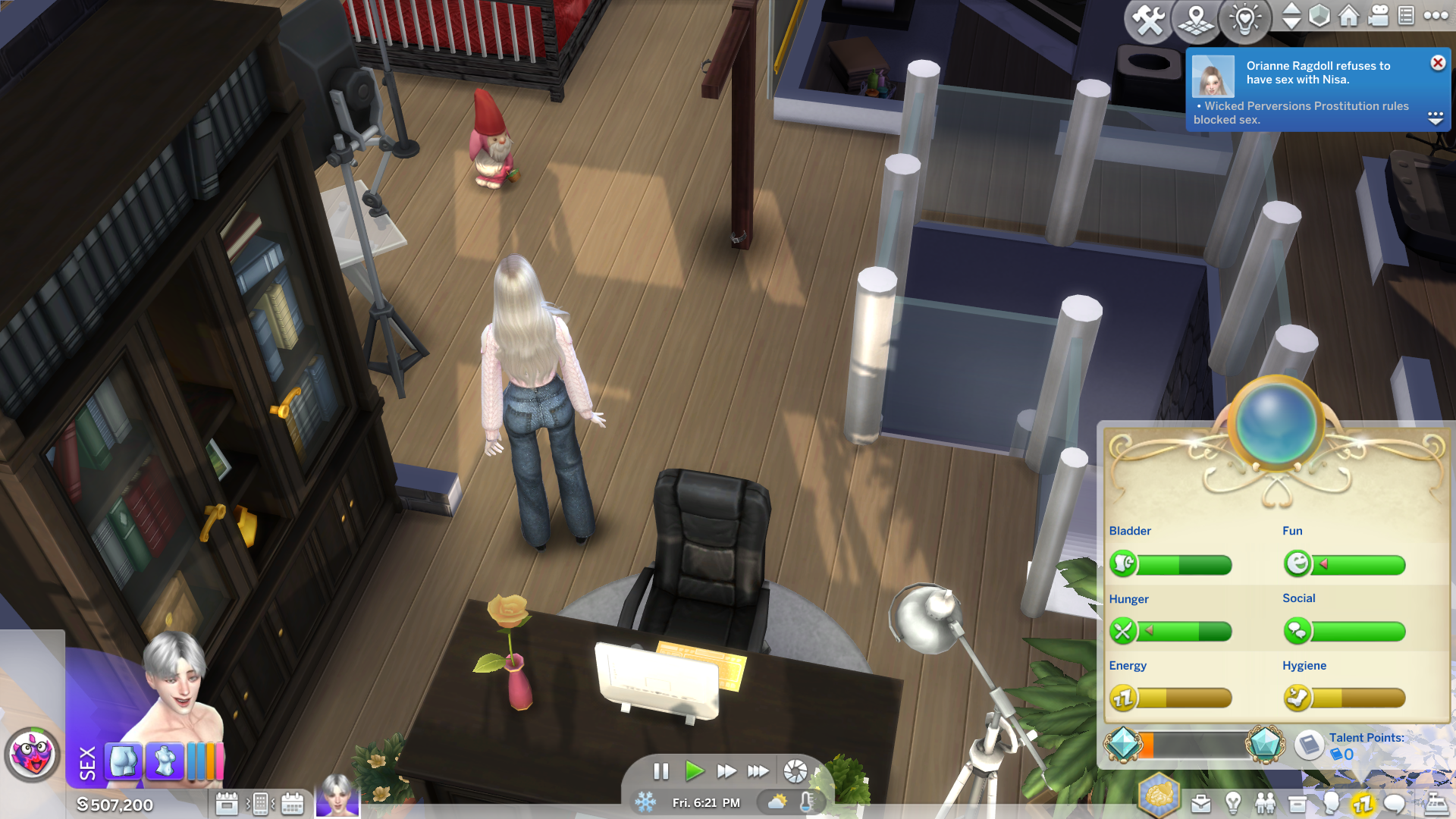Switch to the Simology head tab
This screenshot has width=1456, height=819.
point(1331,804)
